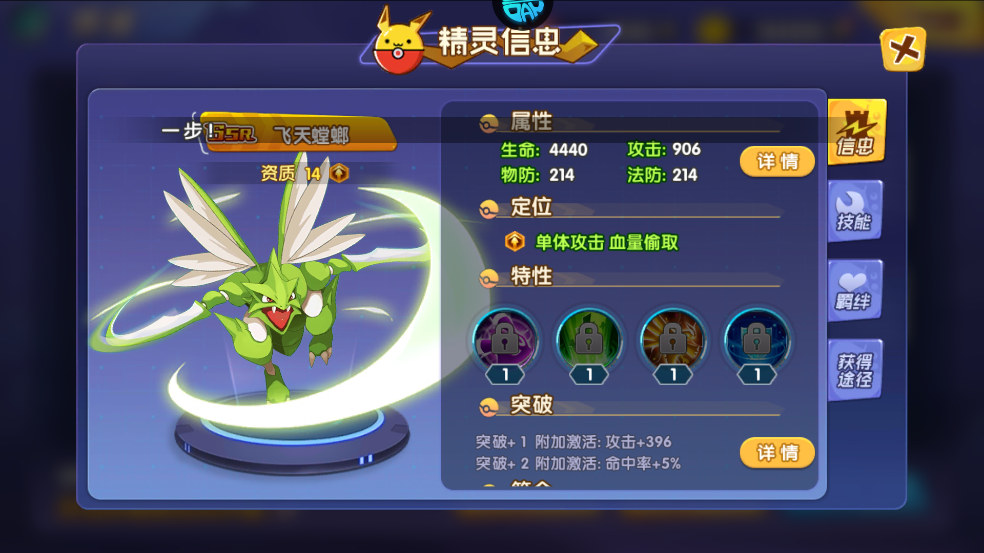Tap the orange hexagon icon beside 资质

[x=340, y=173]
